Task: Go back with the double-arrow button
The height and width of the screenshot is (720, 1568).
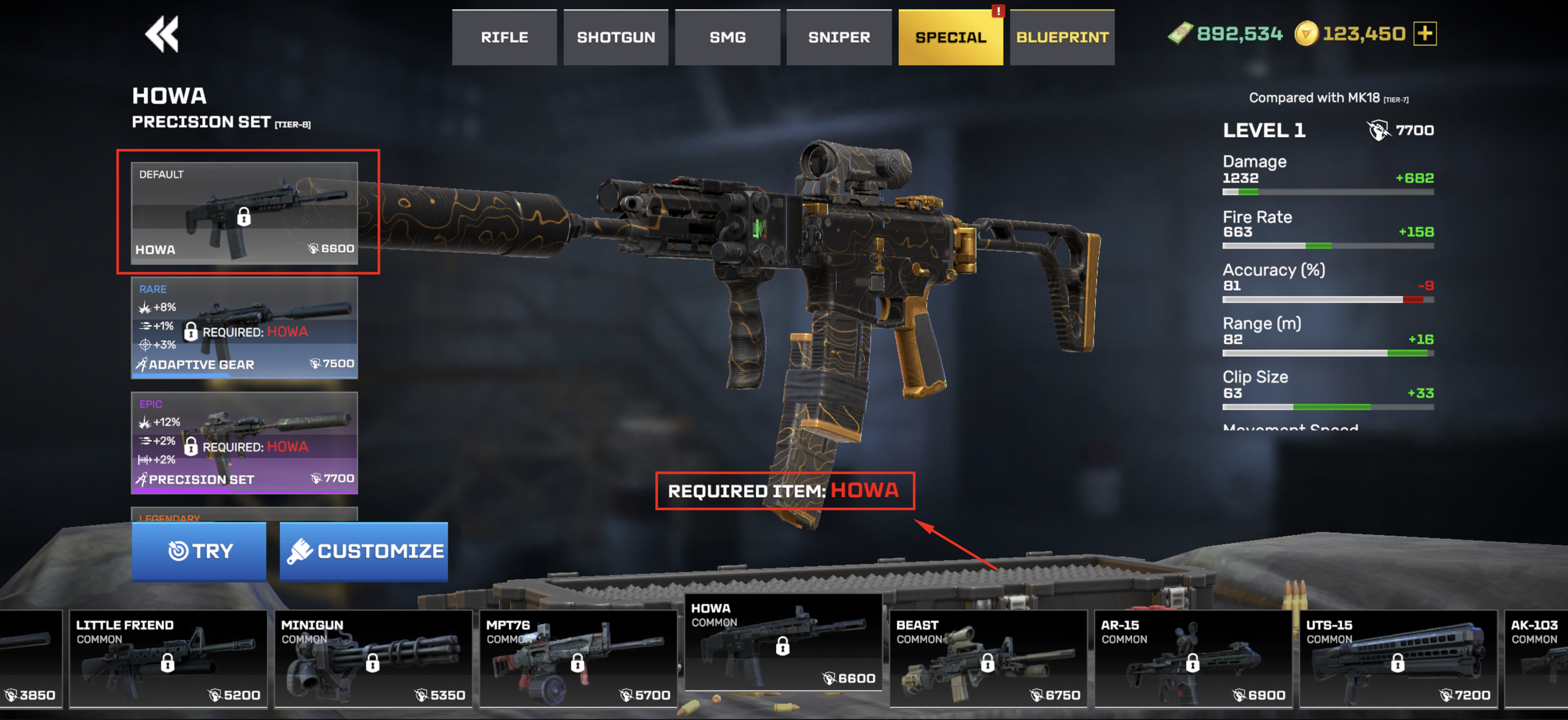Action: 162,34
